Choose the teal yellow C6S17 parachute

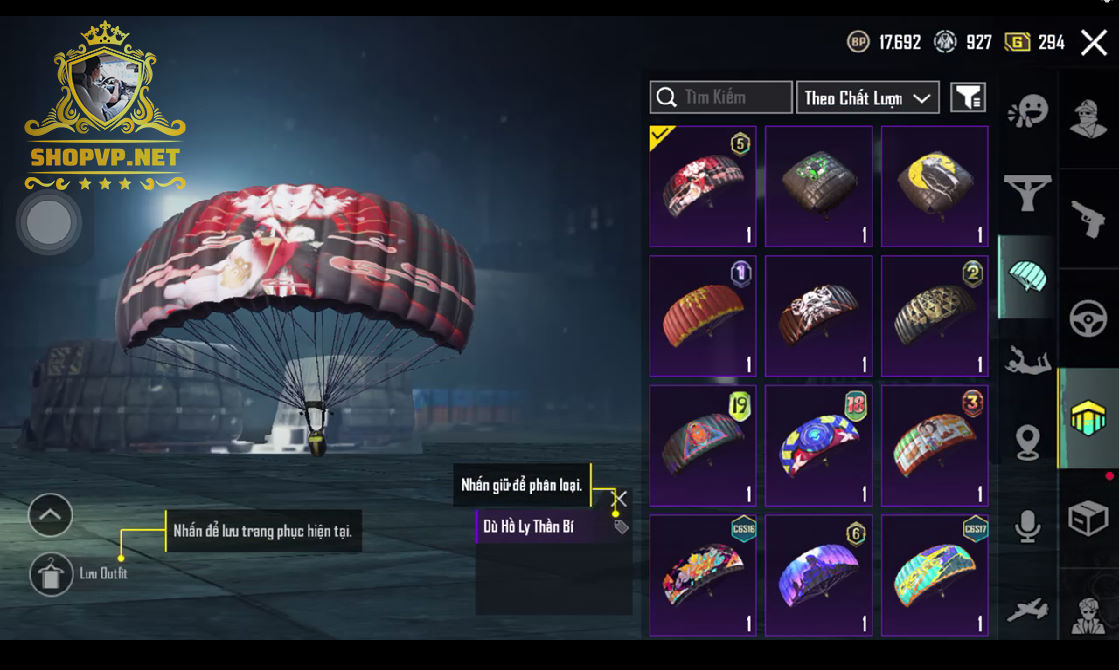coord(934,576)
